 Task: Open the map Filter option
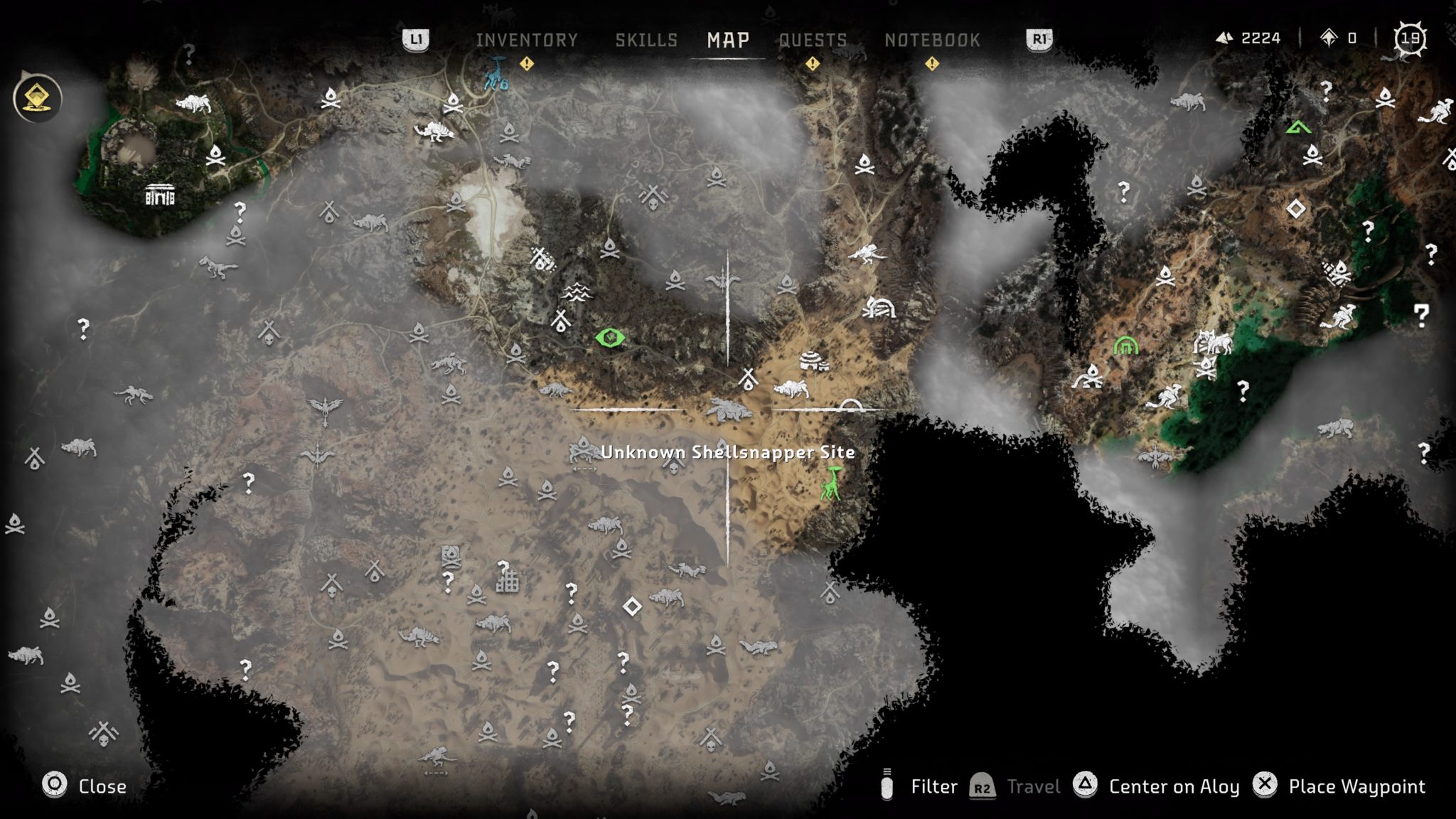(921, 786)
